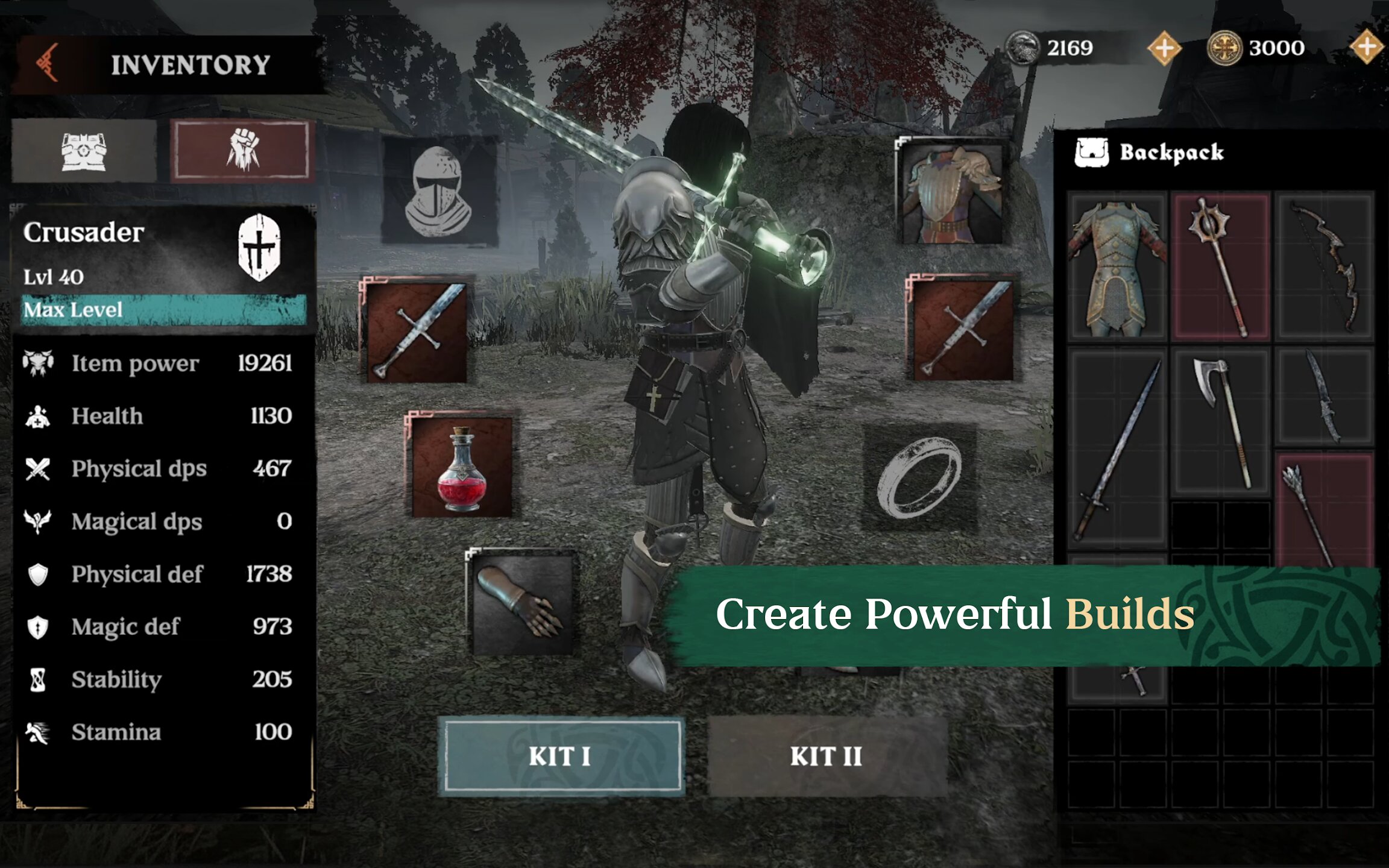Select the mace in the backpack

[1220, 268]
